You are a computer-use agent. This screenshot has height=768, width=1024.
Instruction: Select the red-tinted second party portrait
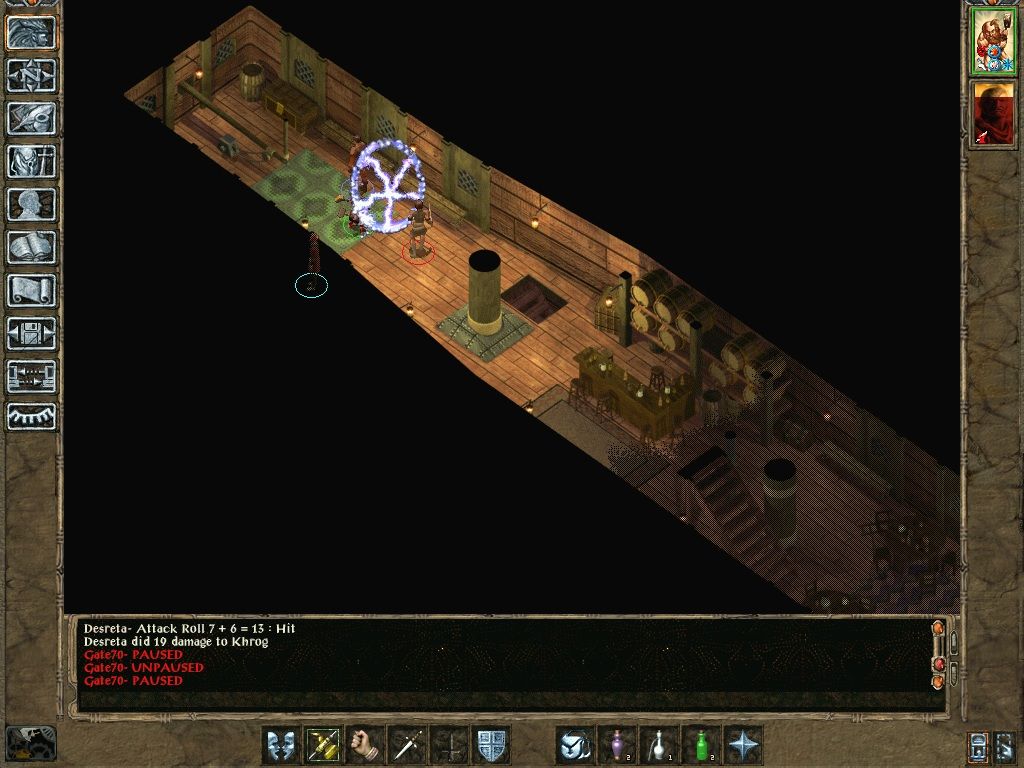(x=993, y=113)
